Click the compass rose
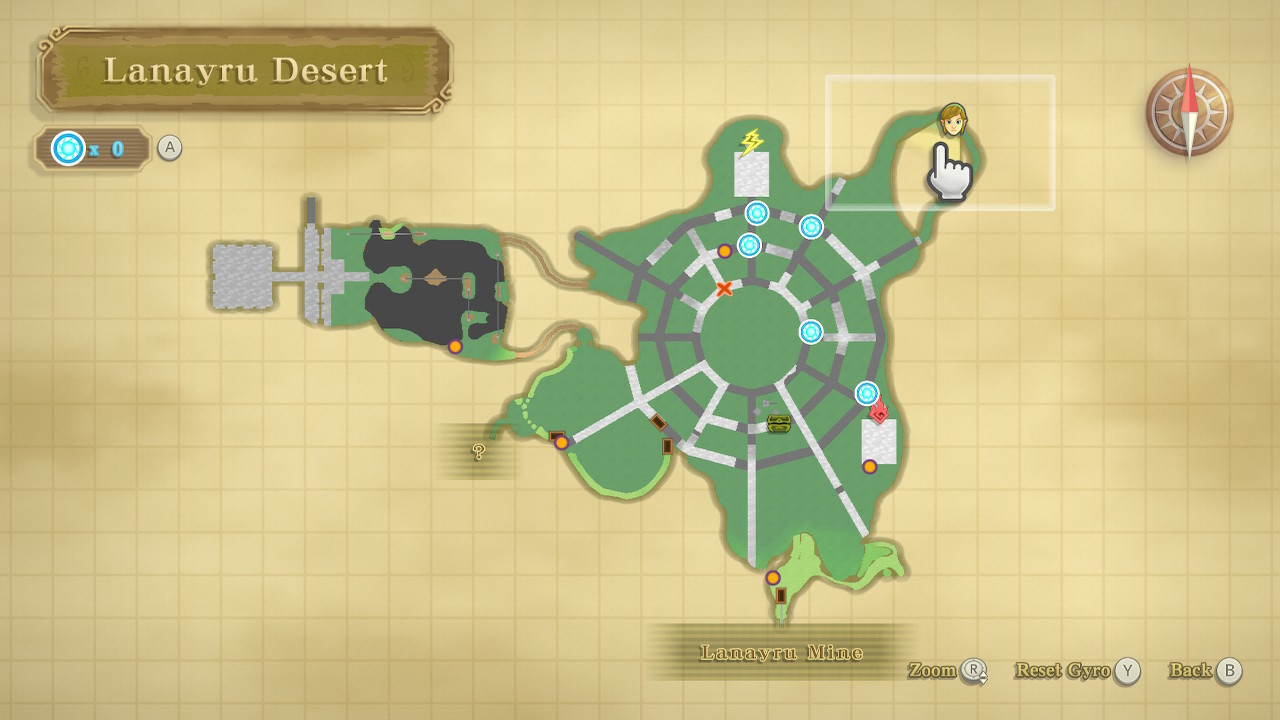Viewport: 1280px width, 720px height. click(1189, 111)
